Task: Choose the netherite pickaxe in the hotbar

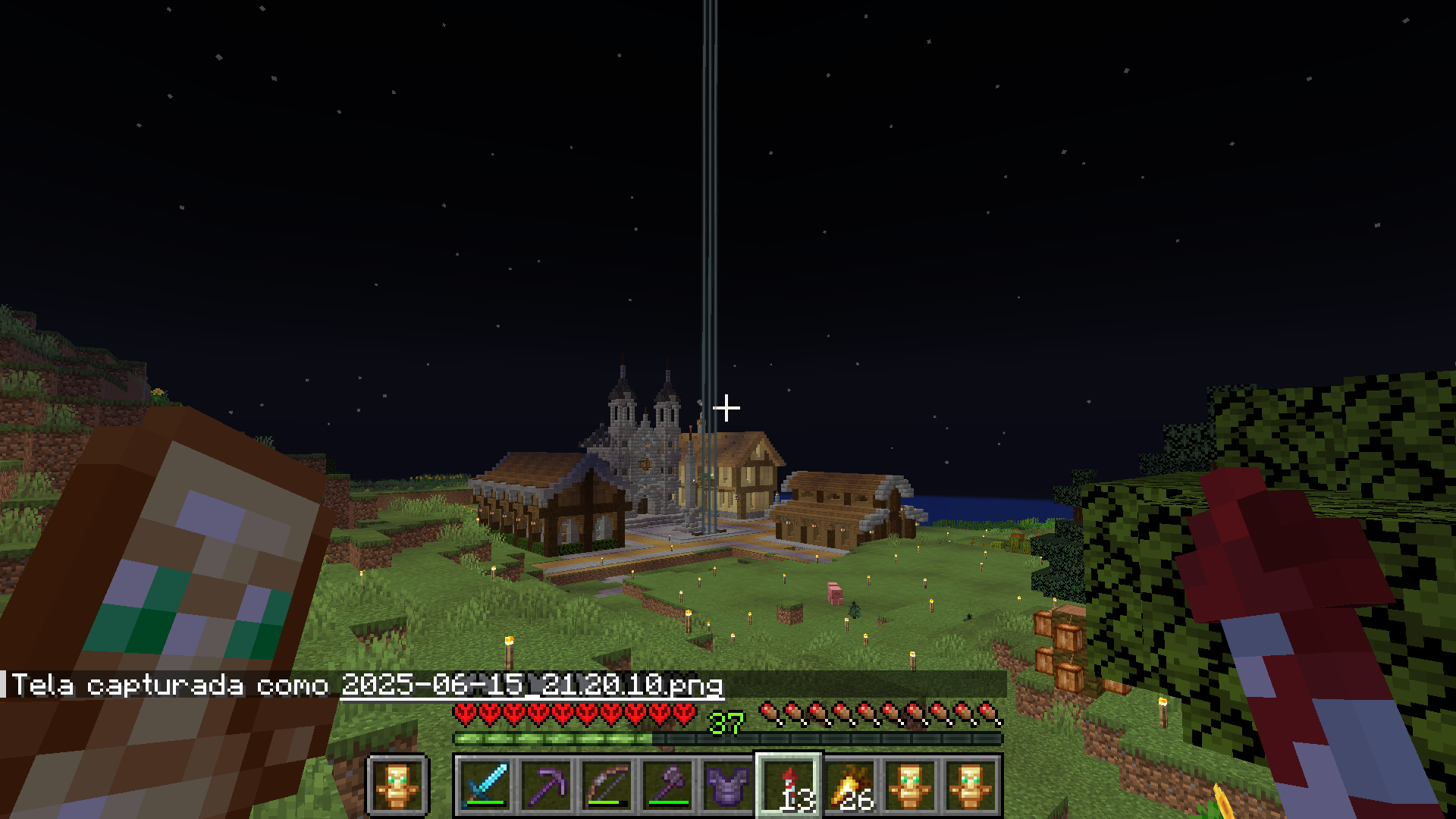Action: (546, 785)
